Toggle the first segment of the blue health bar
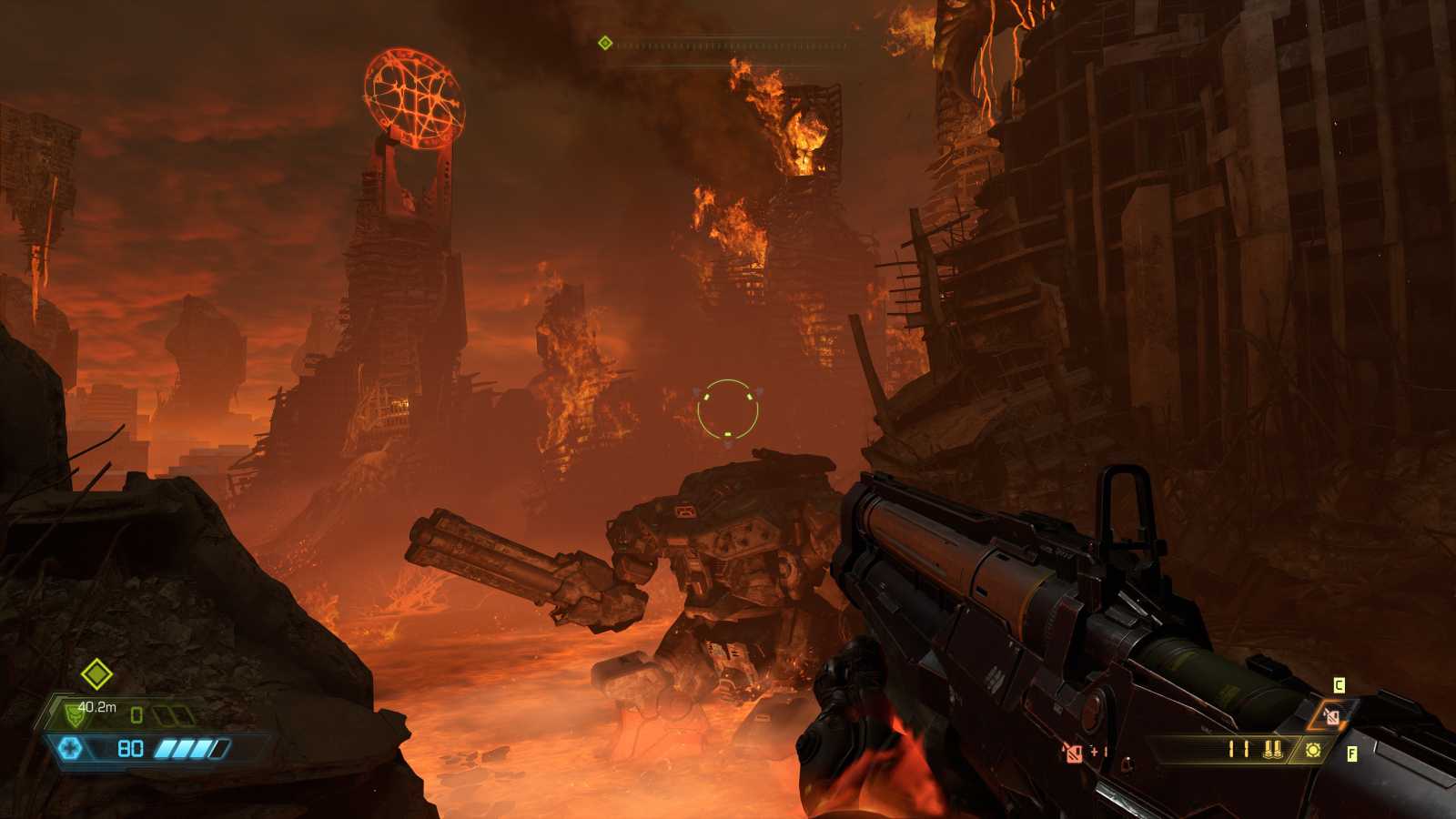Image resolution: width=1456 pixels, height=819 pixels. [x=165, y=749]
